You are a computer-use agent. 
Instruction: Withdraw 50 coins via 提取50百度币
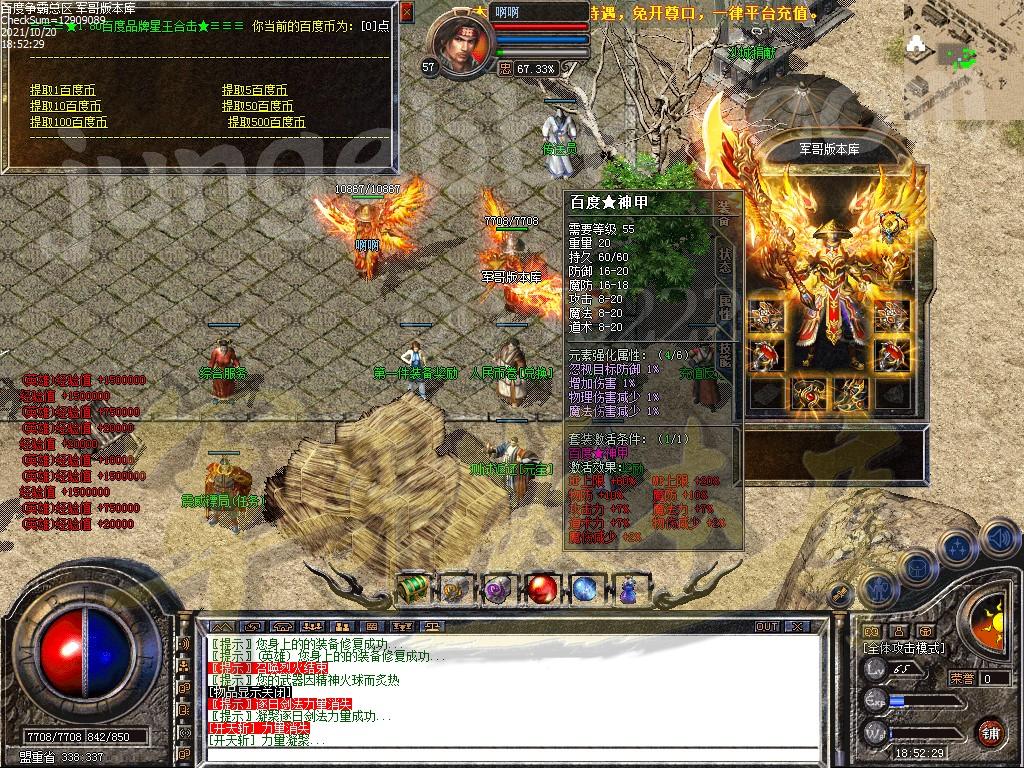click(x=258, y=106)
